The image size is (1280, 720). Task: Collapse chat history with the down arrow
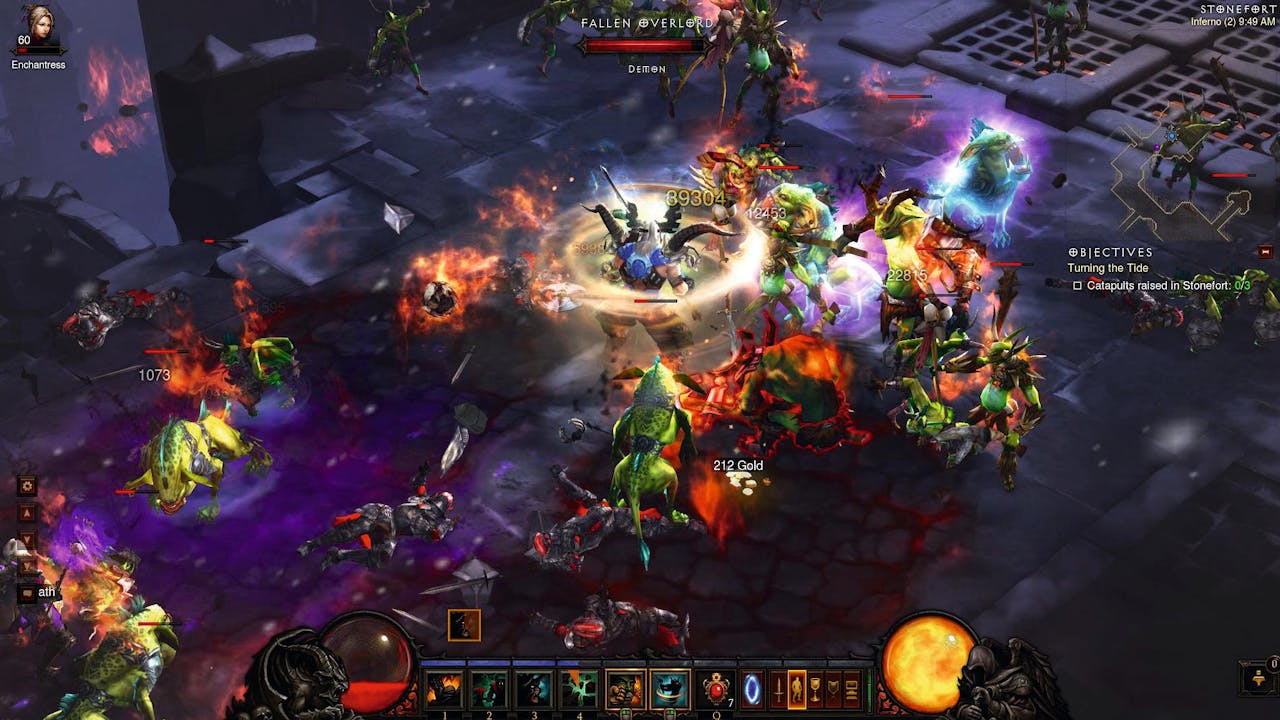pos(26,538)
